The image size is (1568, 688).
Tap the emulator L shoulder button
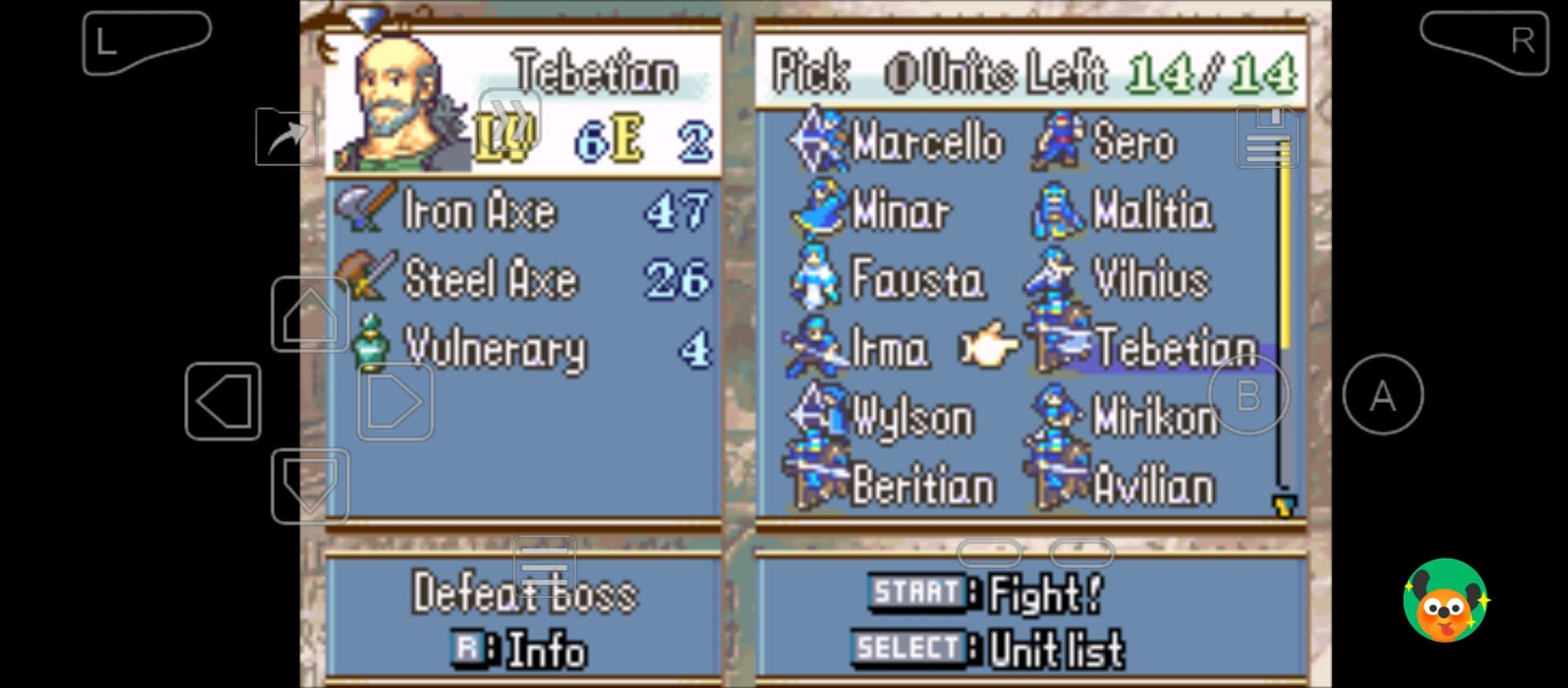point(145,42)
